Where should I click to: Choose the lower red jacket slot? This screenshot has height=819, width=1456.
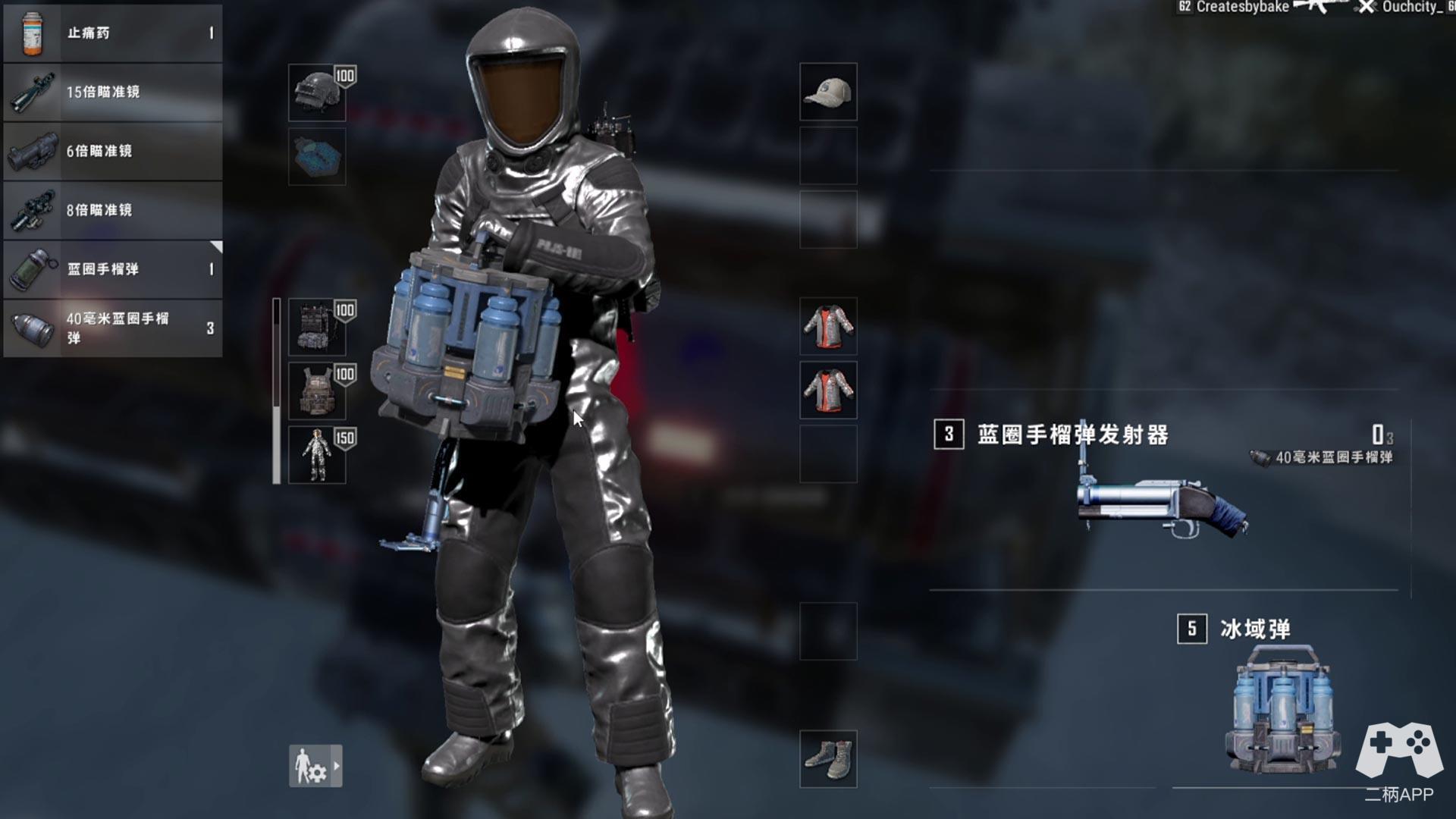(x=828, y=390)
